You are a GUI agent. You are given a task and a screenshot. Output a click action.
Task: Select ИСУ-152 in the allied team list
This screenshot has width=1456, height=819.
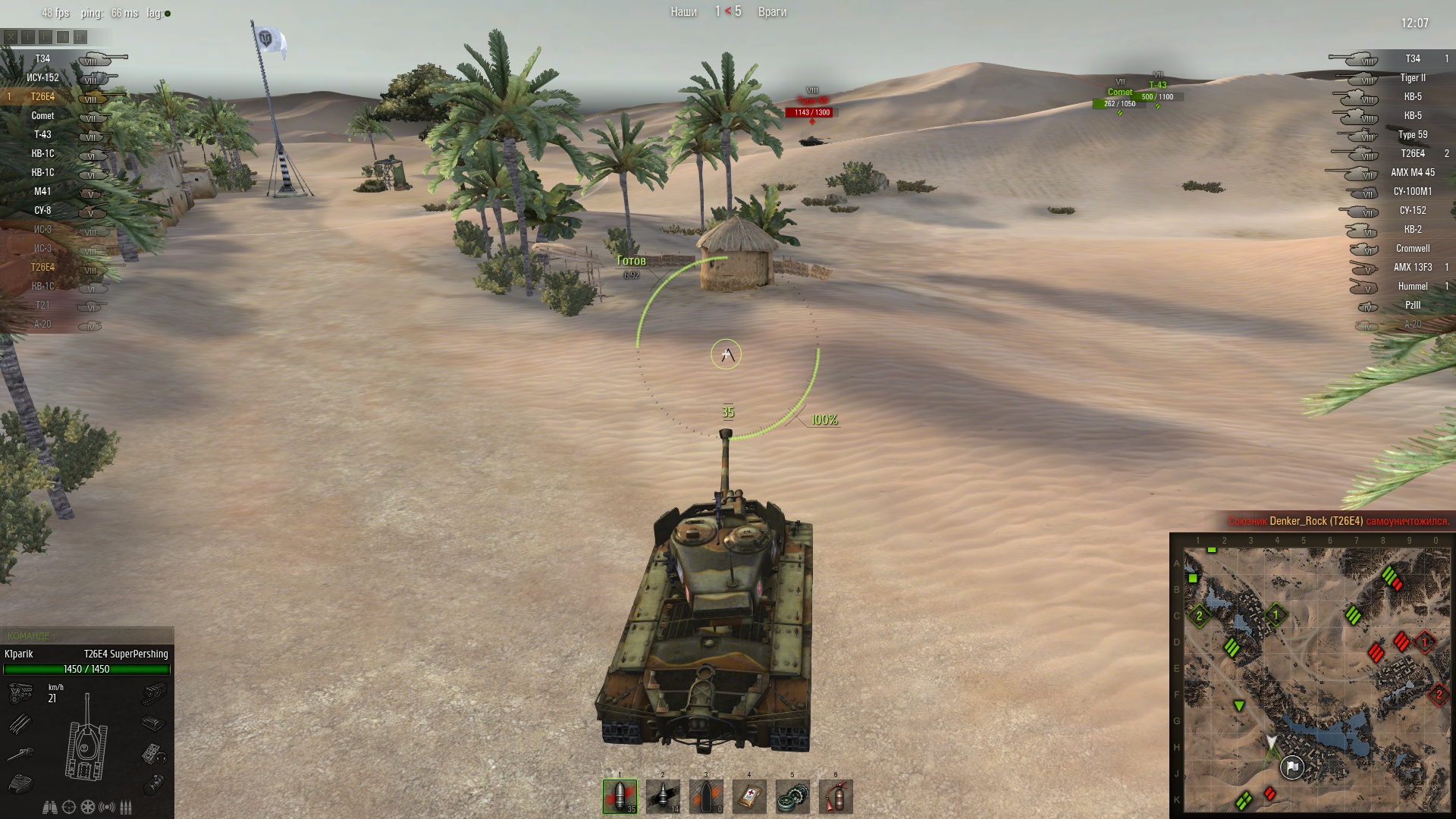pos(42,77)
